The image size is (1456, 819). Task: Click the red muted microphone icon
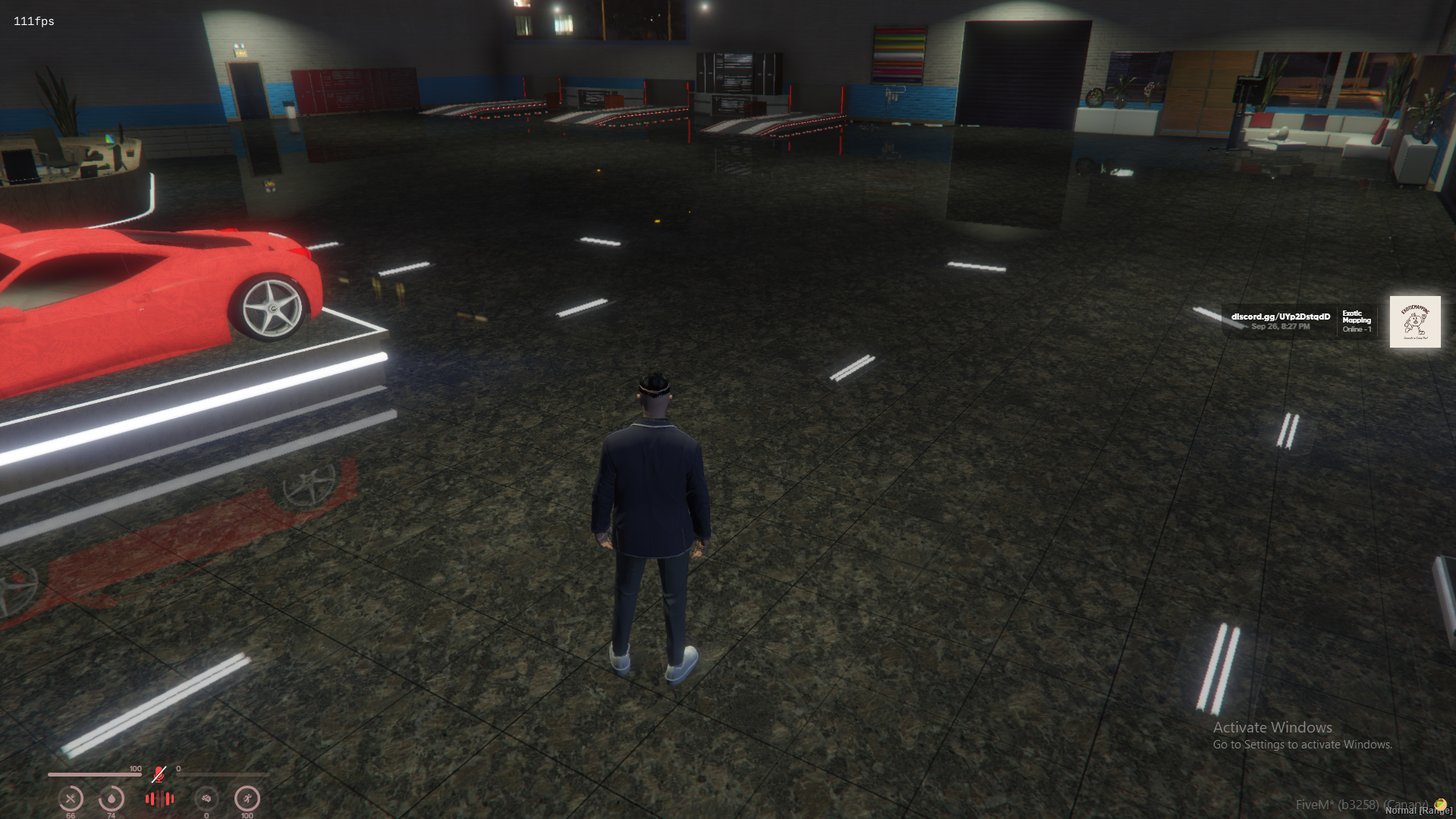coord(159,775)
